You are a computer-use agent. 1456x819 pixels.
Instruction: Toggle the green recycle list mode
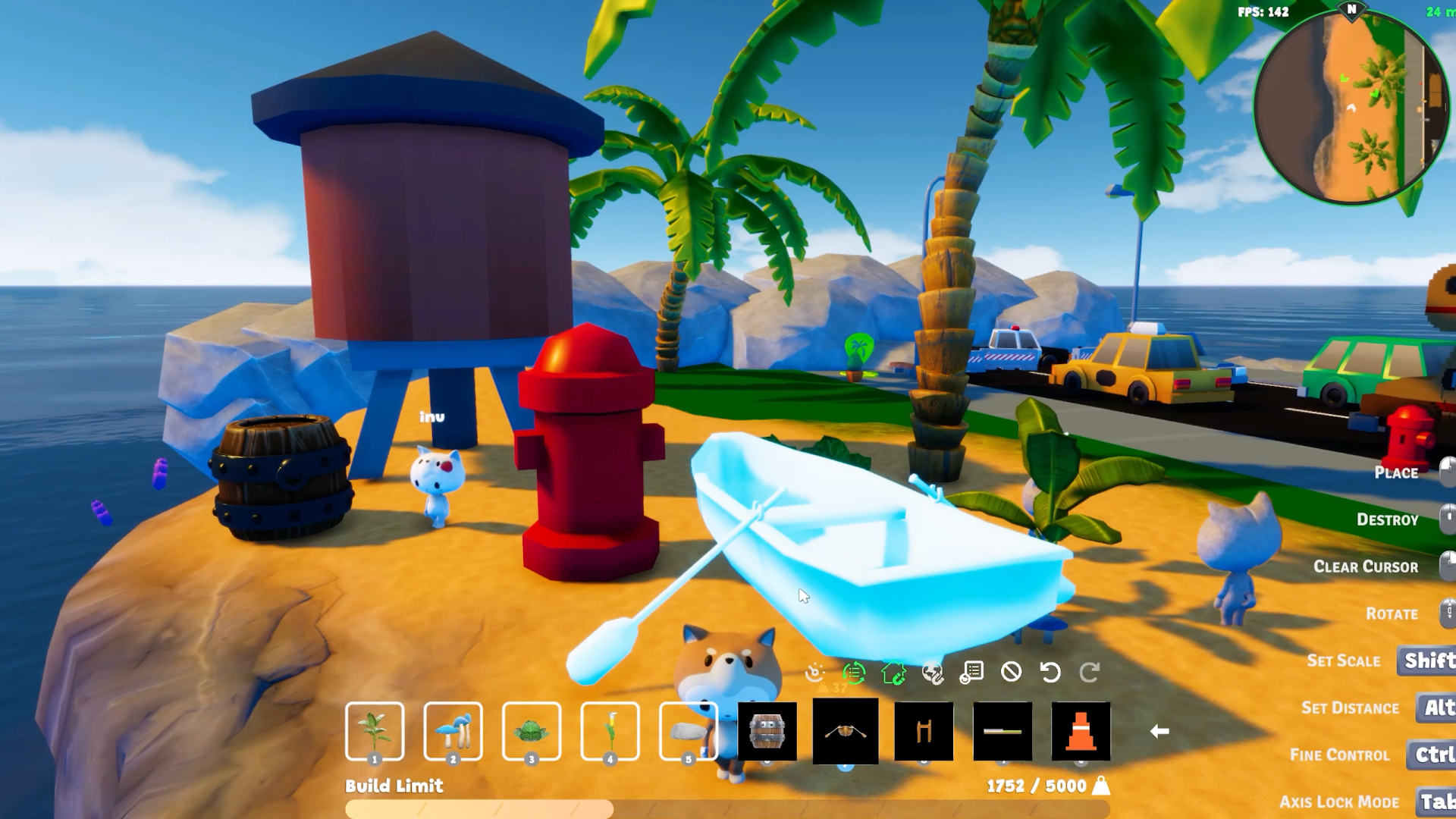[852, 672]
